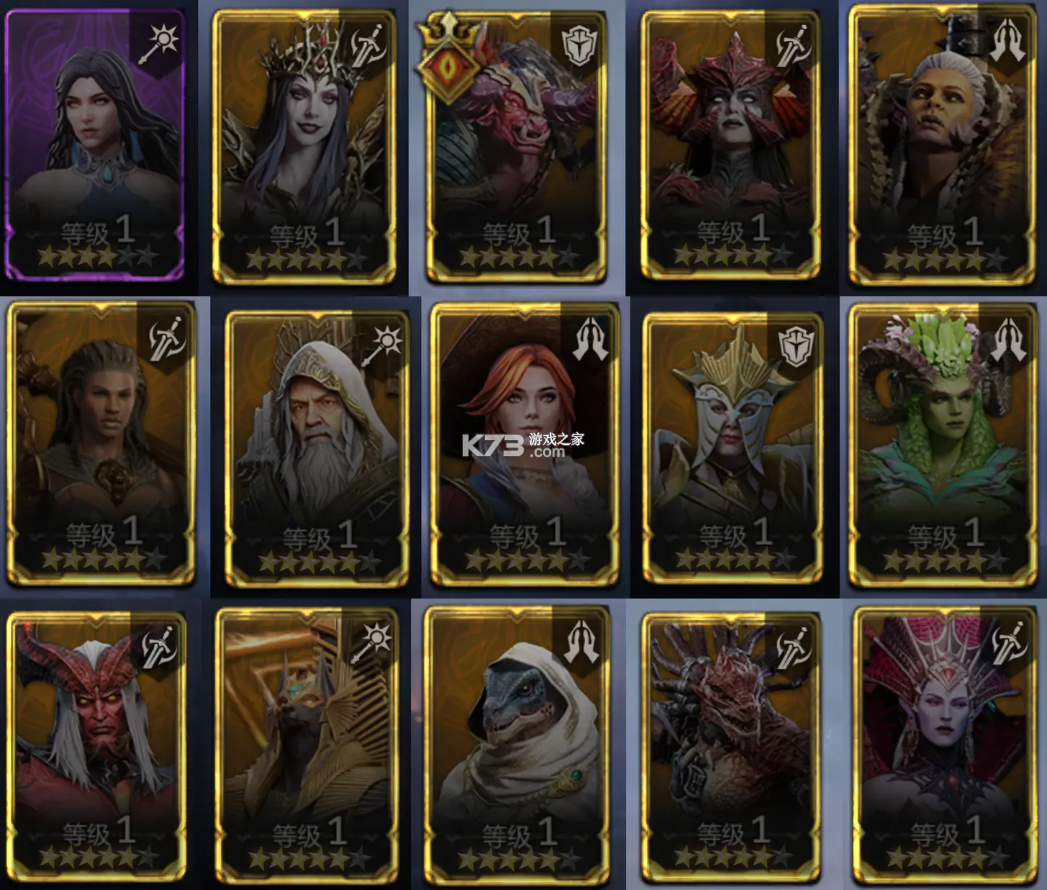Select the purple-framed dark-haired woman card

click(95, 145)
